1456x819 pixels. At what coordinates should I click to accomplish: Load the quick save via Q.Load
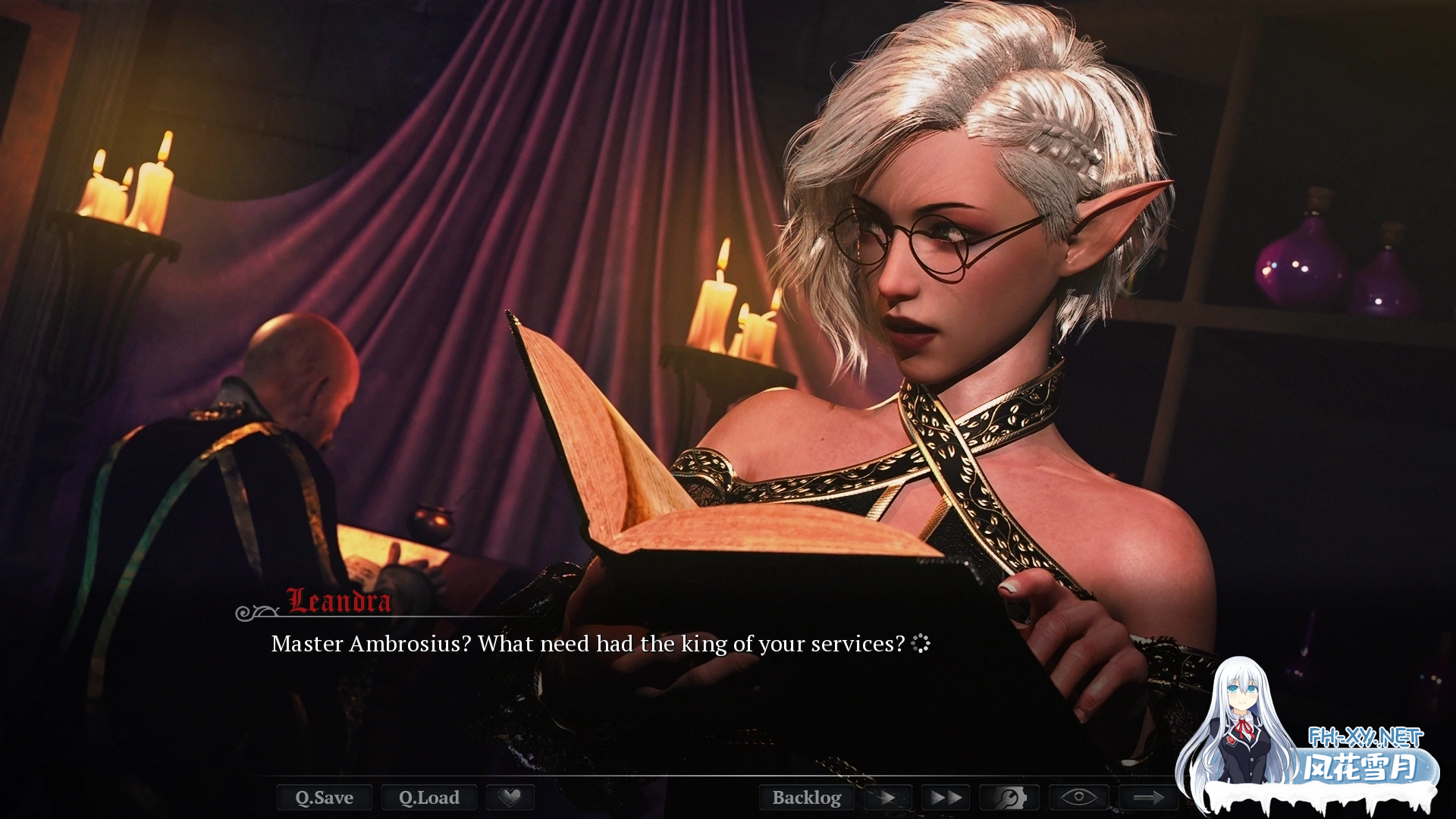(x=429, y=797)
